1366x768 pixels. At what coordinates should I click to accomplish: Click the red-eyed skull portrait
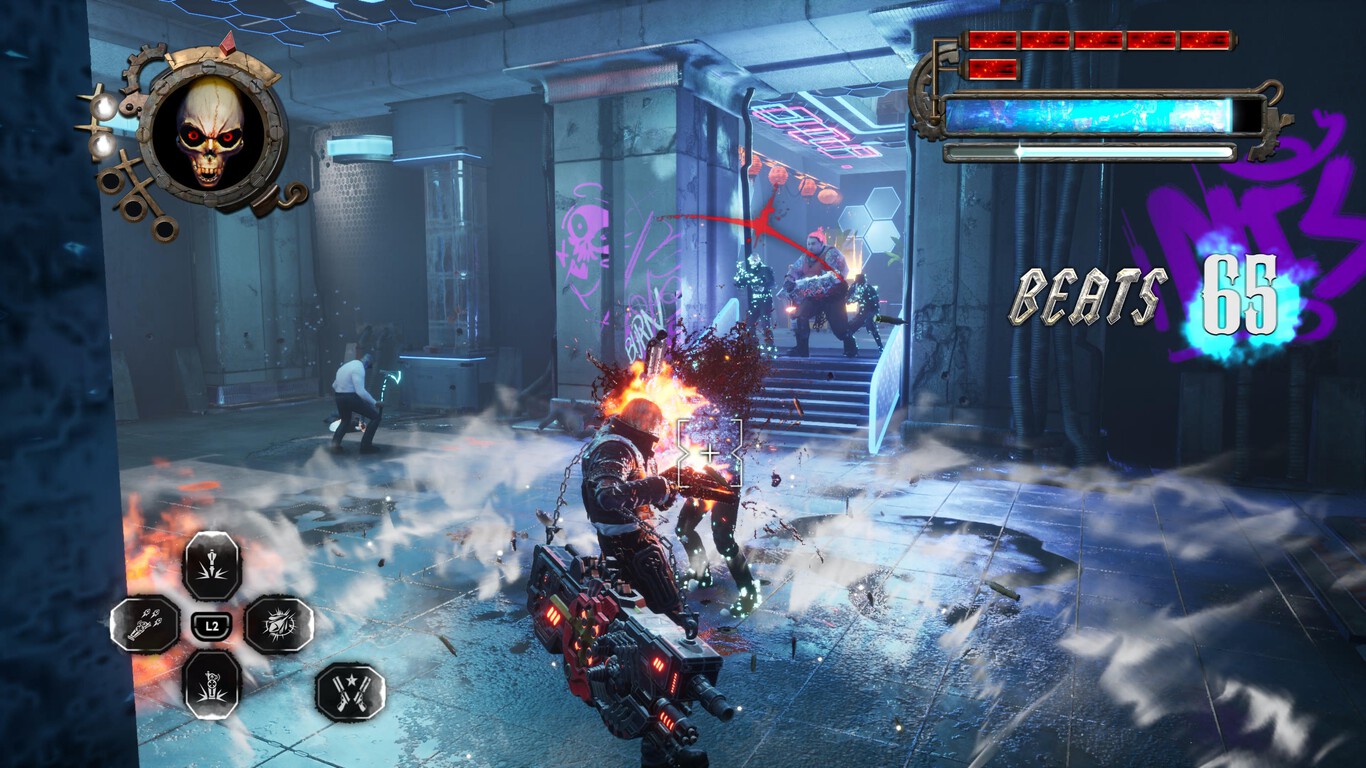211,131
